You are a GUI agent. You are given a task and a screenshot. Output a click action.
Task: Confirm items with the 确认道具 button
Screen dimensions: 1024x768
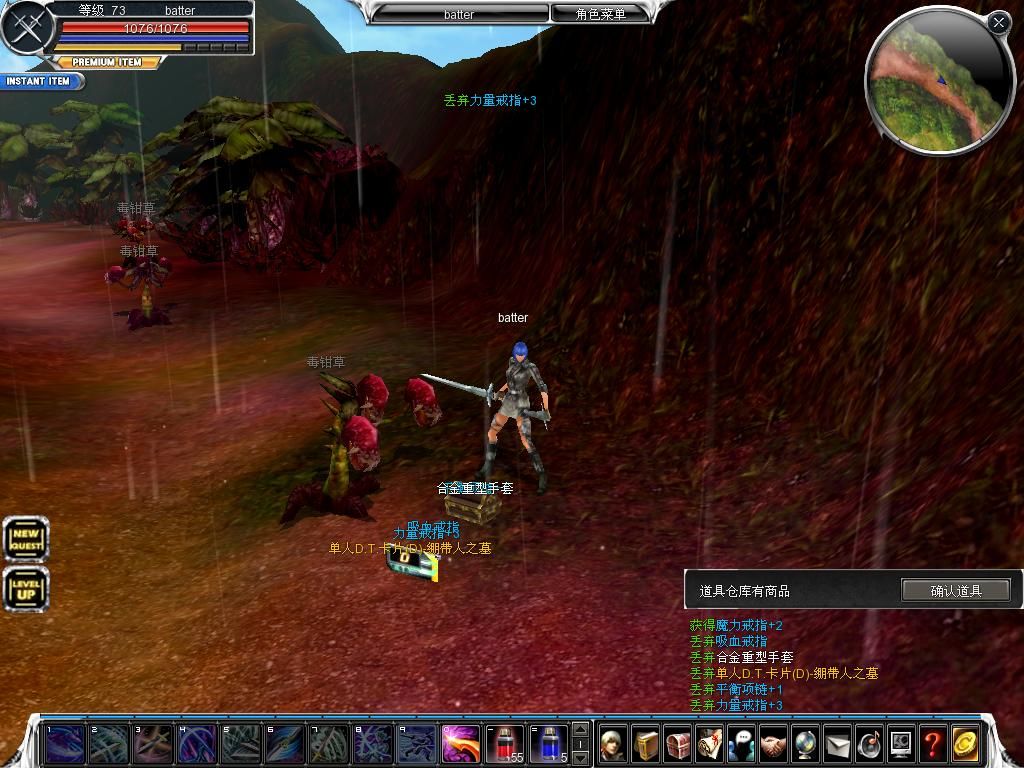[956, 591]
